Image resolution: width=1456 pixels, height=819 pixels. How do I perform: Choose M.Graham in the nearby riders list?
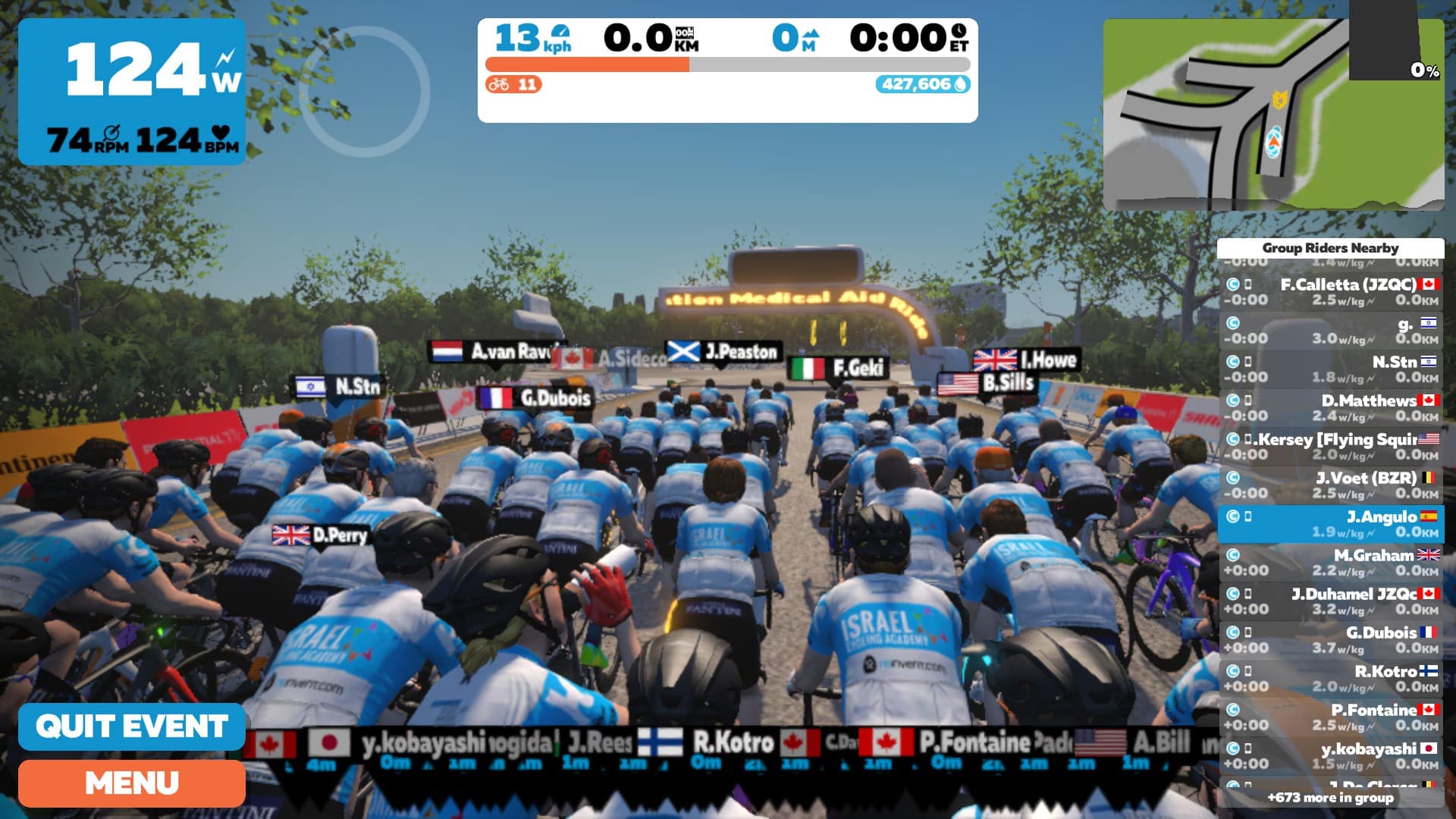pos(1331,563)
